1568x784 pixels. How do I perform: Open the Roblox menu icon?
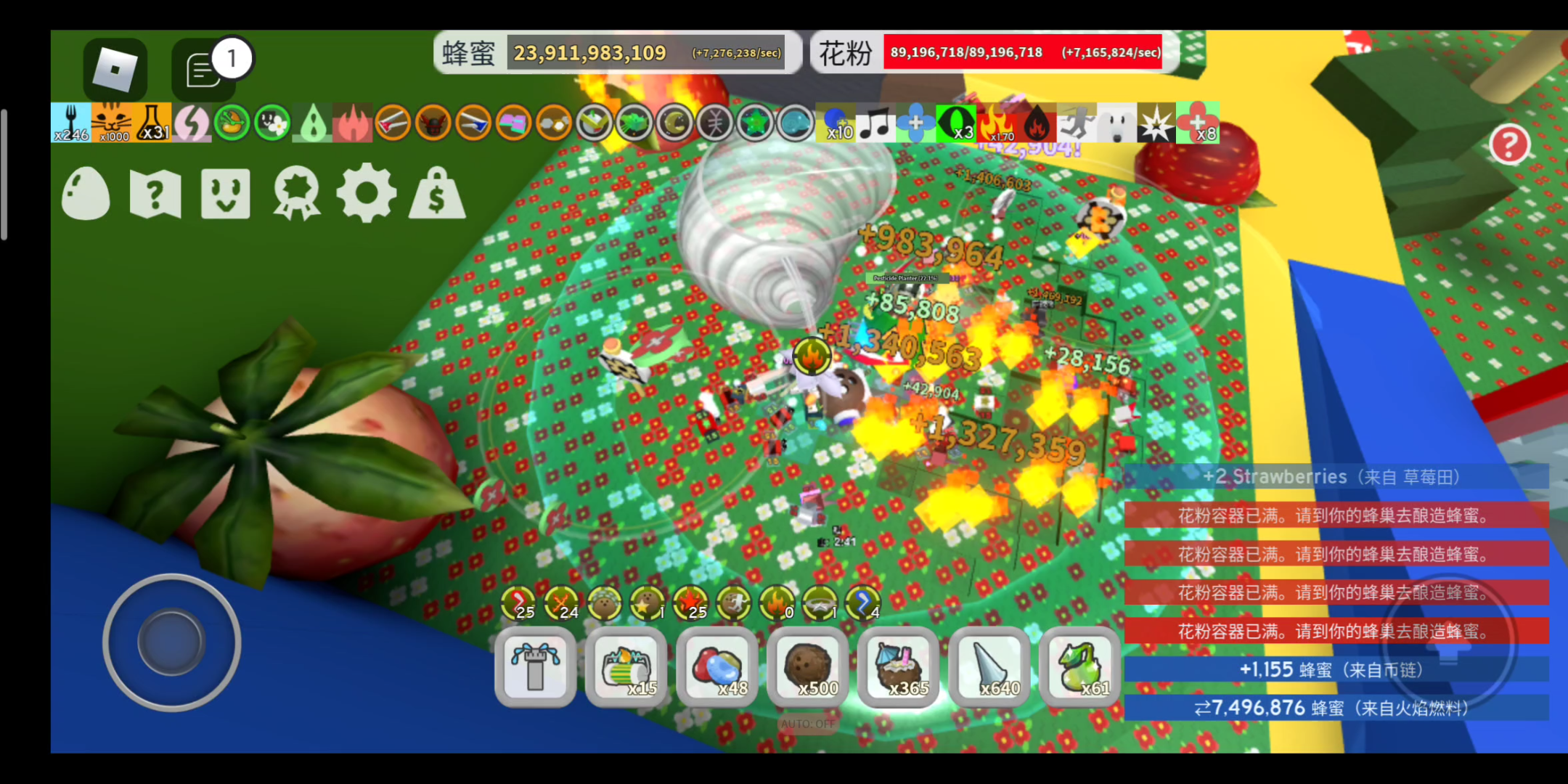(115, 69)
